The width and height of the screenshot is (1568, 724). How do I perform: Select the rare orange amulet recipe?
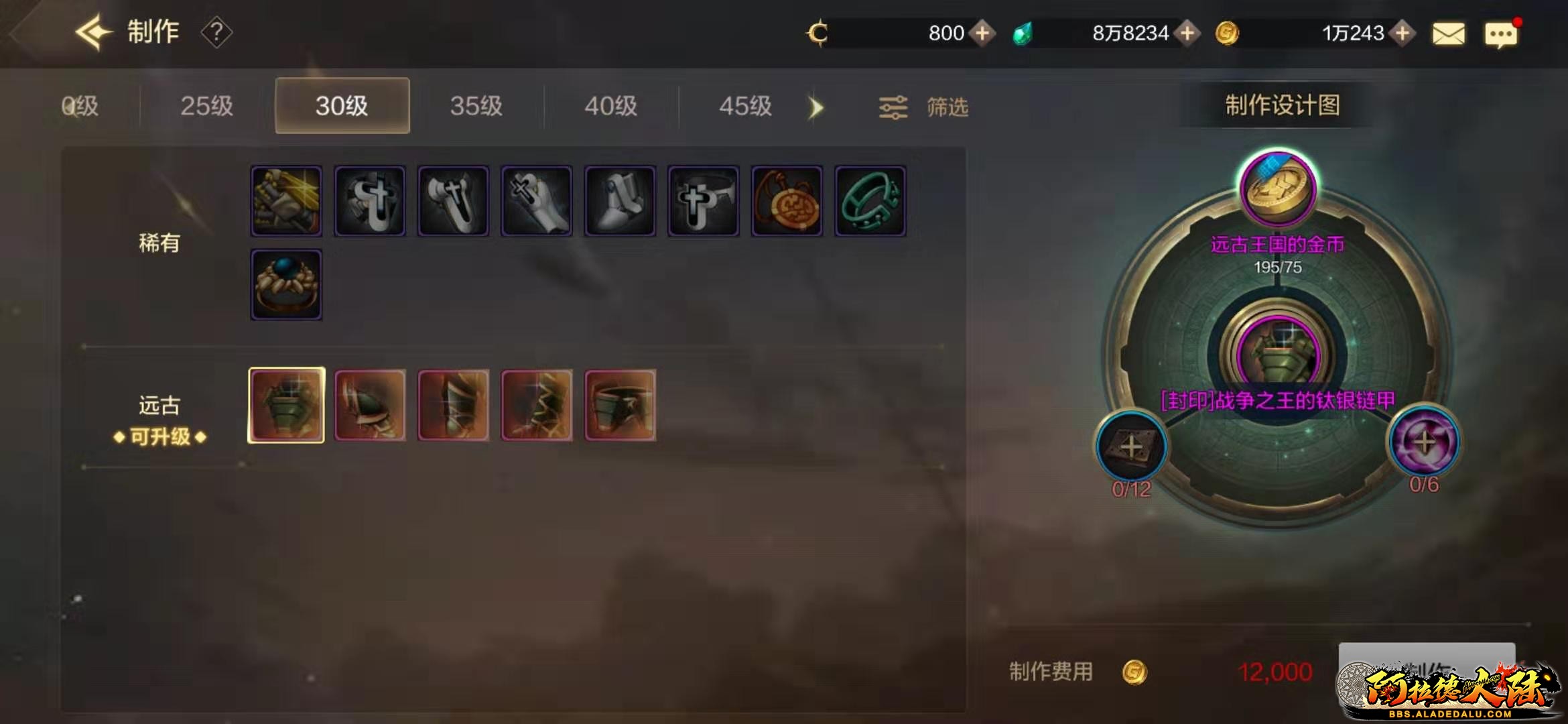click(787, 201)
